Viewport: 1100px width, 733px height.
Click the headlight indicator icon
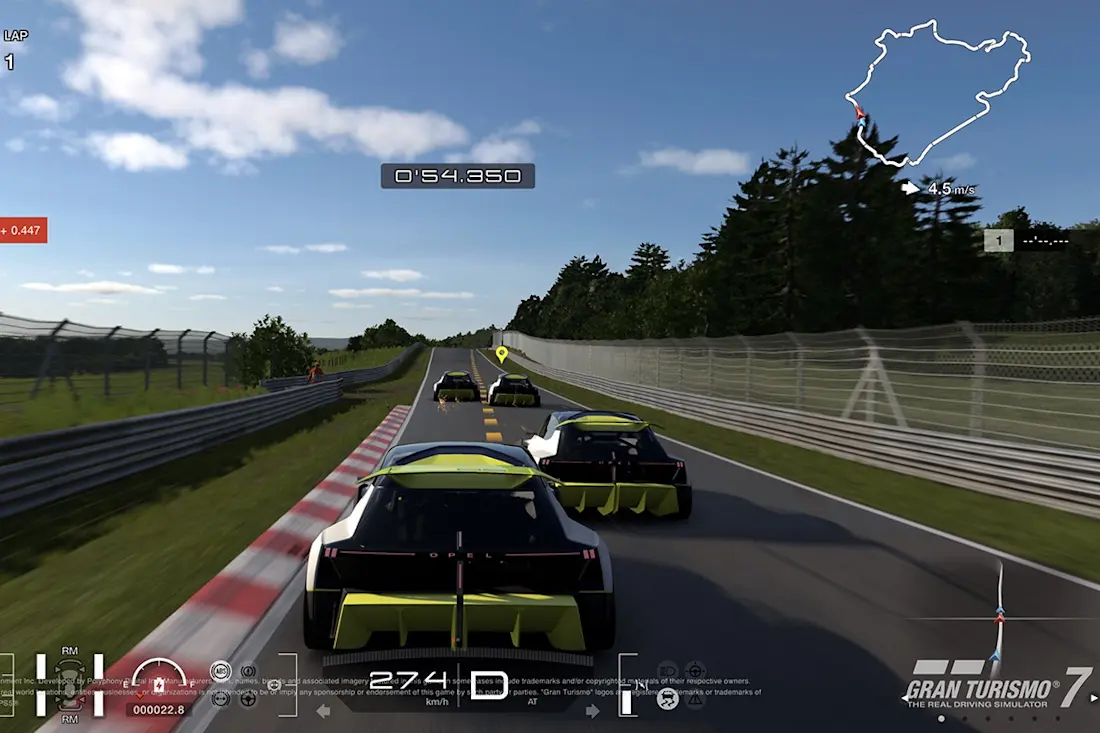point(668,670)
